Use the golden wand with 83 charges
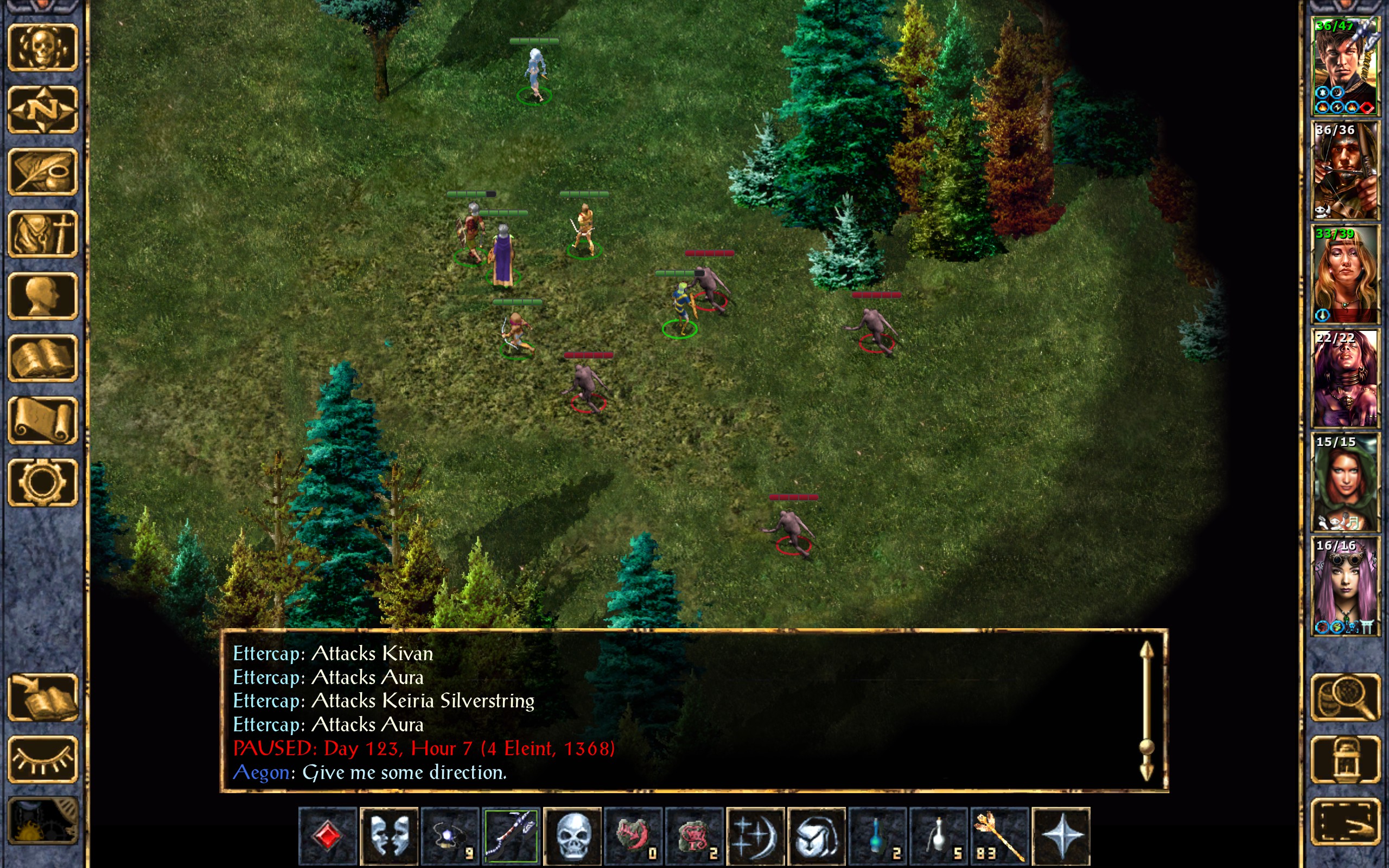Screen dimensions: 1389x868 (999, 836)
